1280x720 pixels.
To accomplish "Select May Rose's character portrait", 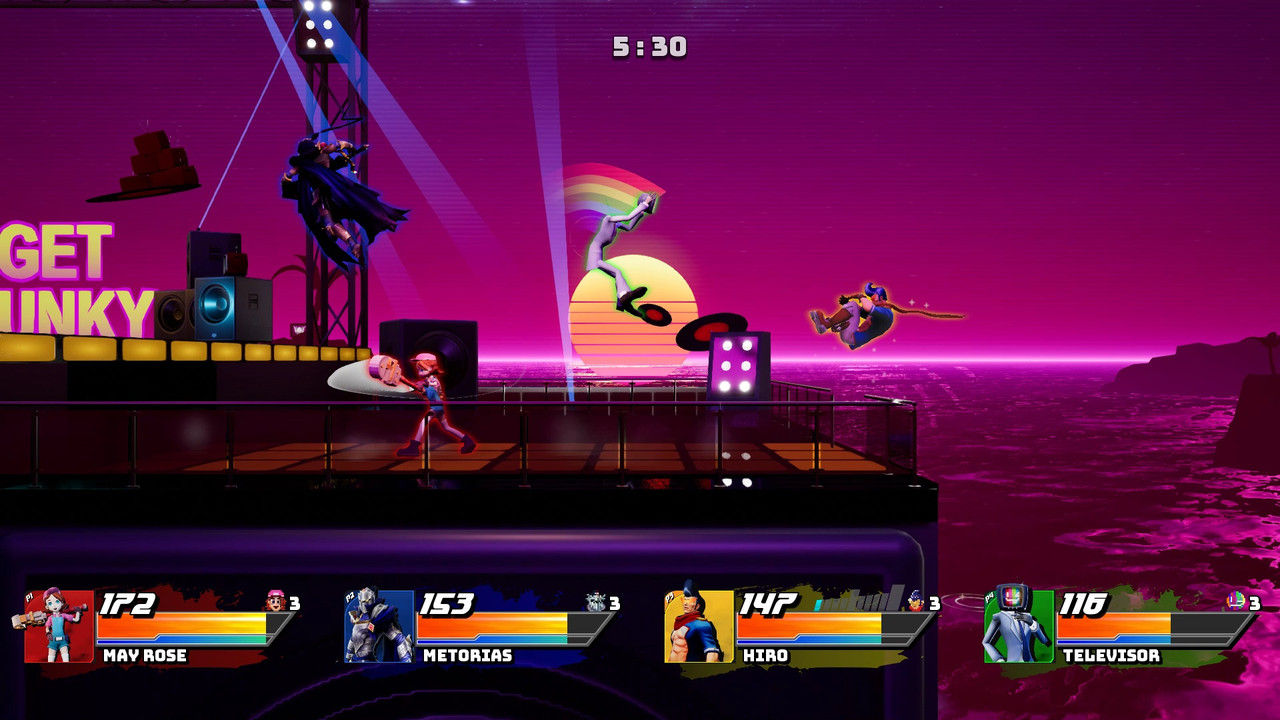I will pyautogui.click(x=58, y=626).
